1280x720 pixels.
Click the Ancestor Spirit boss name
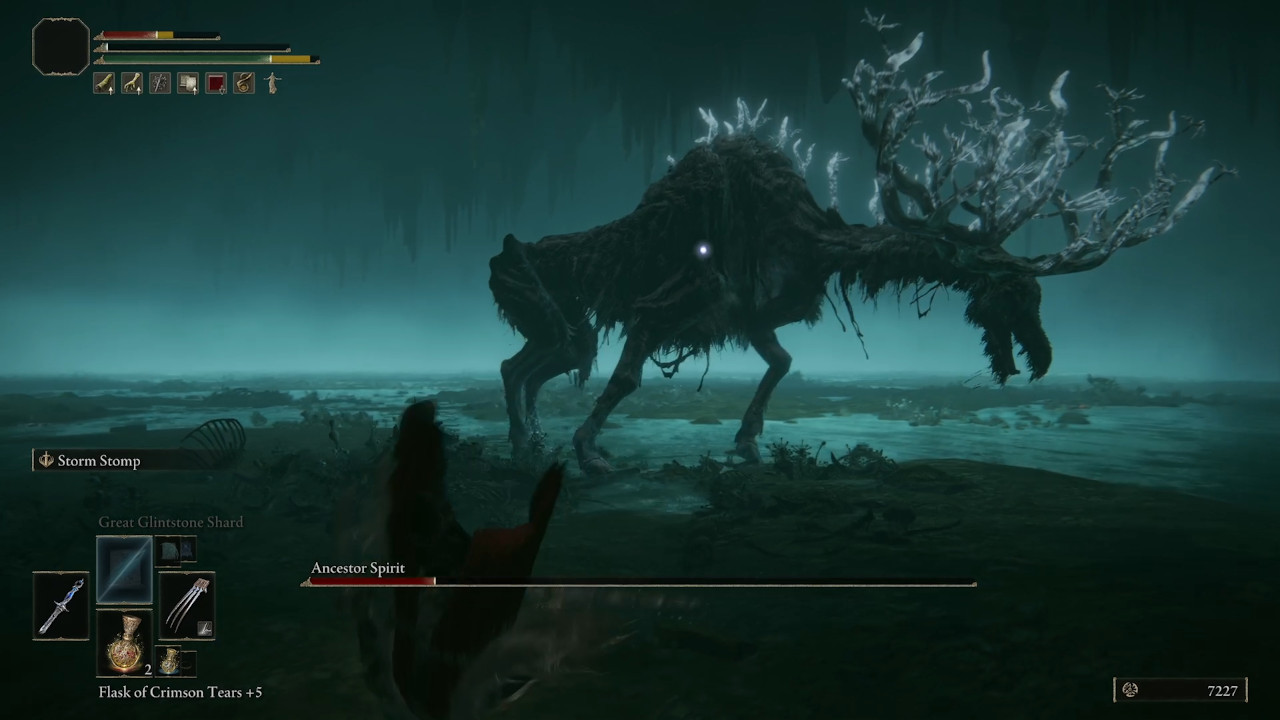[x=358, y=568]
